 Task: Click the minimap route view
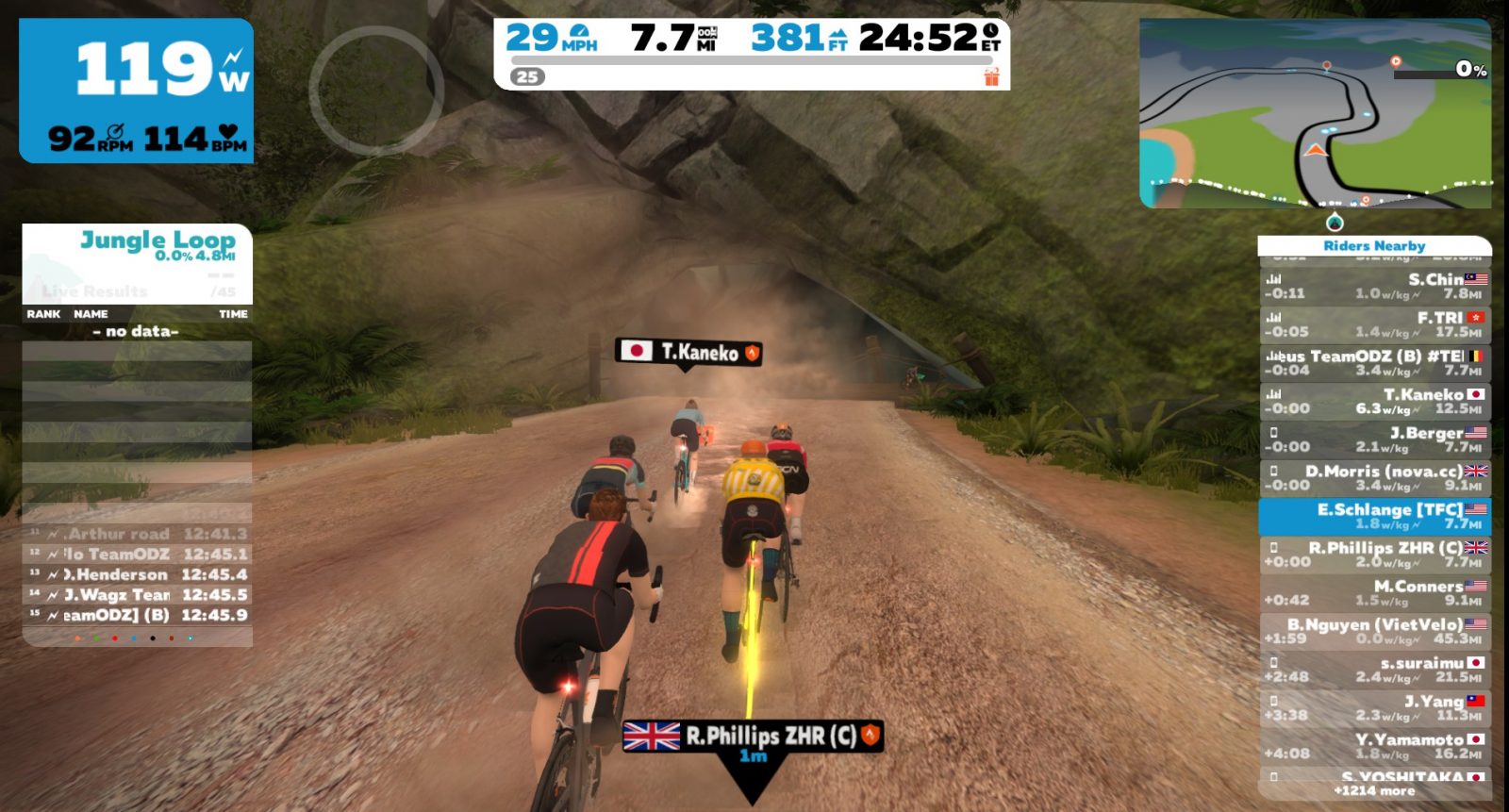point(1315,113)
